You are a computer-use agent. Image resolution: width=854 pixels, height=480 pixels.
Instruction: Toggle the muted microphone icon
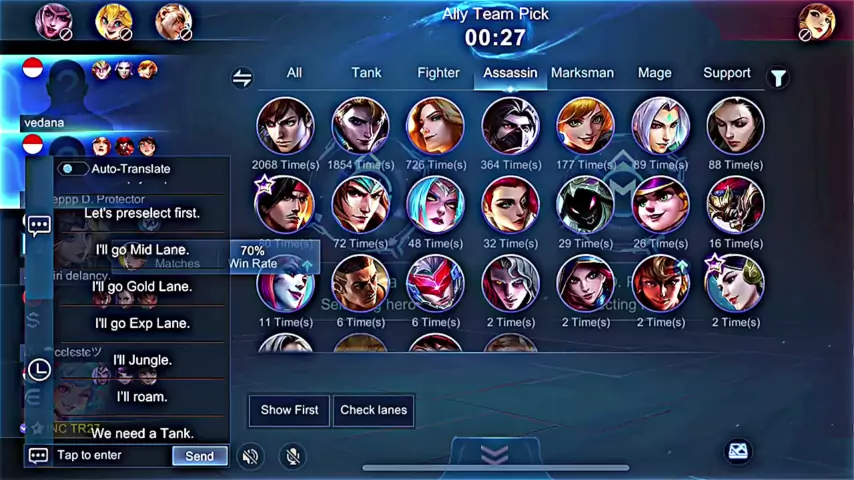[291, 456]
